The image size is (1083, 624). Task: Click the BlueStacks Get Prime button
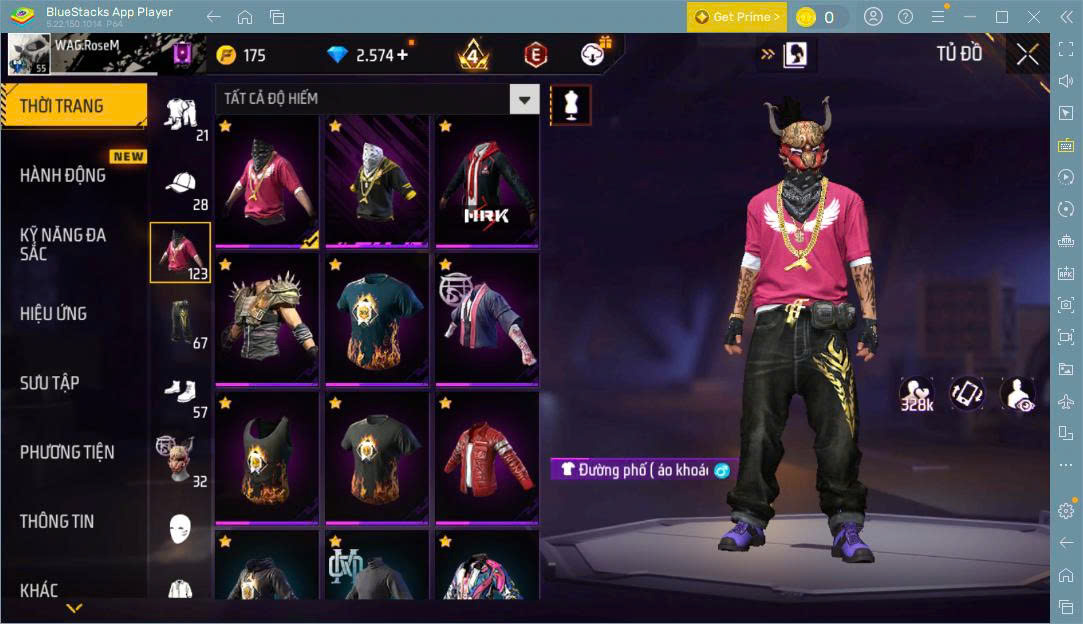[x=736, y=17]
